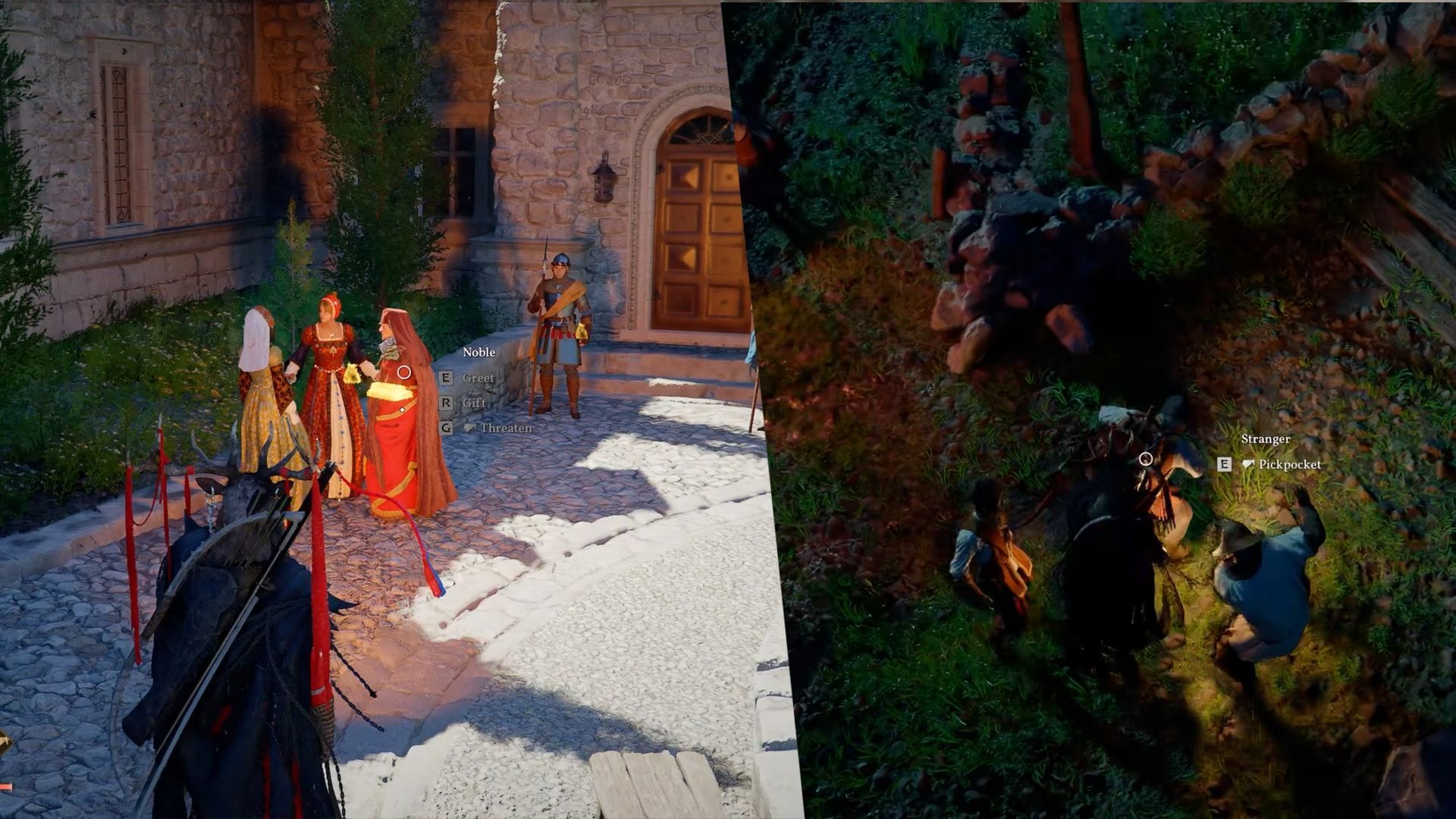Toggle the Greet interaction for the Noble

479,378
